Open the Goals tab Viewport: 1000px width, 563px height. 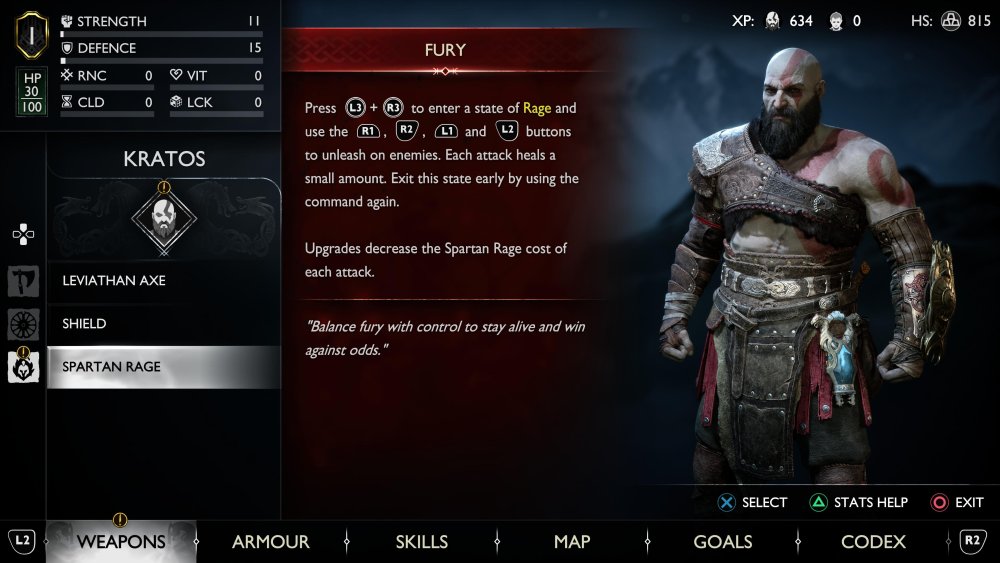[722, 542]
